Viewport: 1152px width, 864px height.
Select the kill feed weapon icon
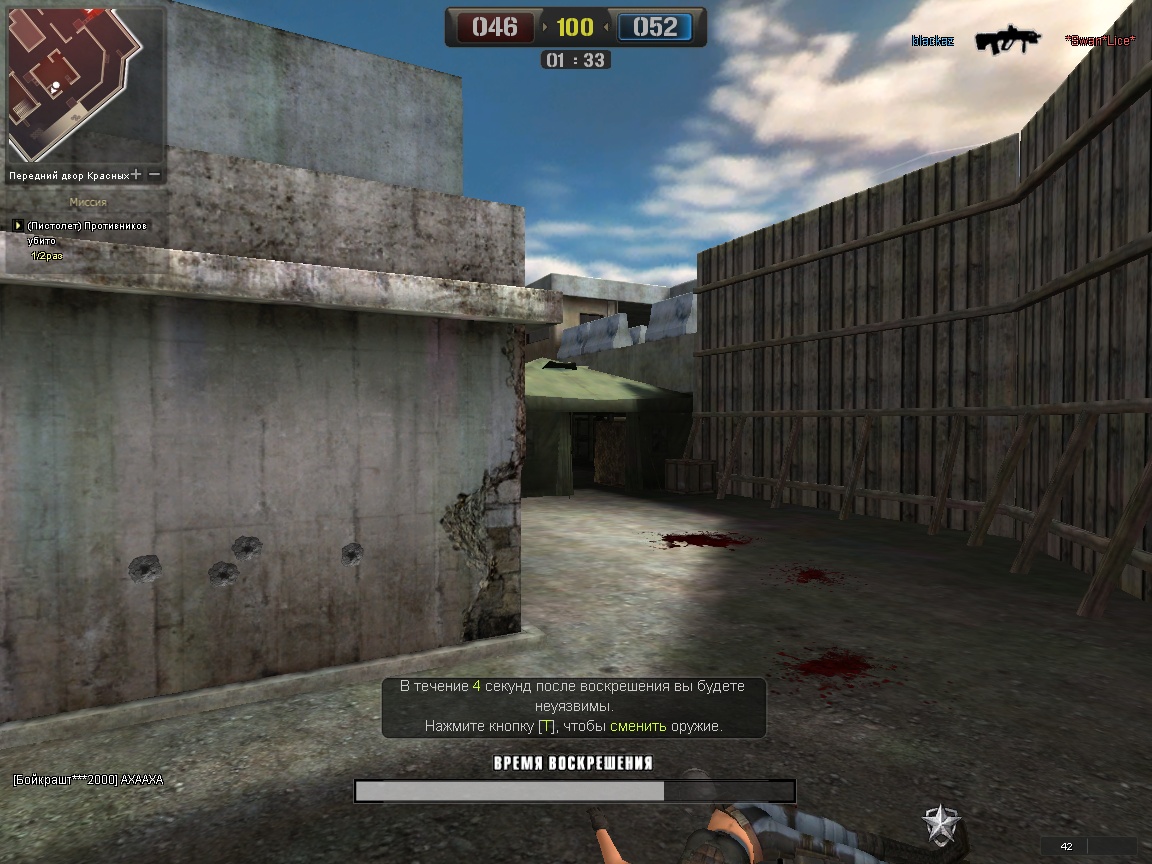(1007, 40)
